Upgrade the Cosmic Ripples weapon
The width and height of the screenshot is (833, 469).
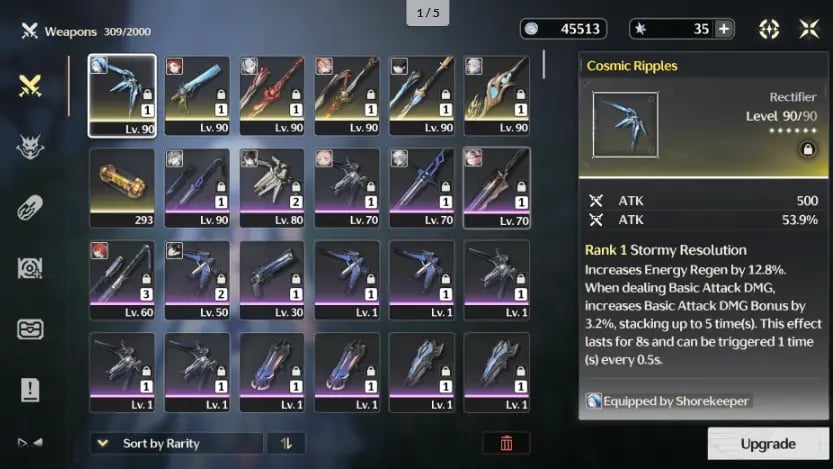tap(768, 444)
